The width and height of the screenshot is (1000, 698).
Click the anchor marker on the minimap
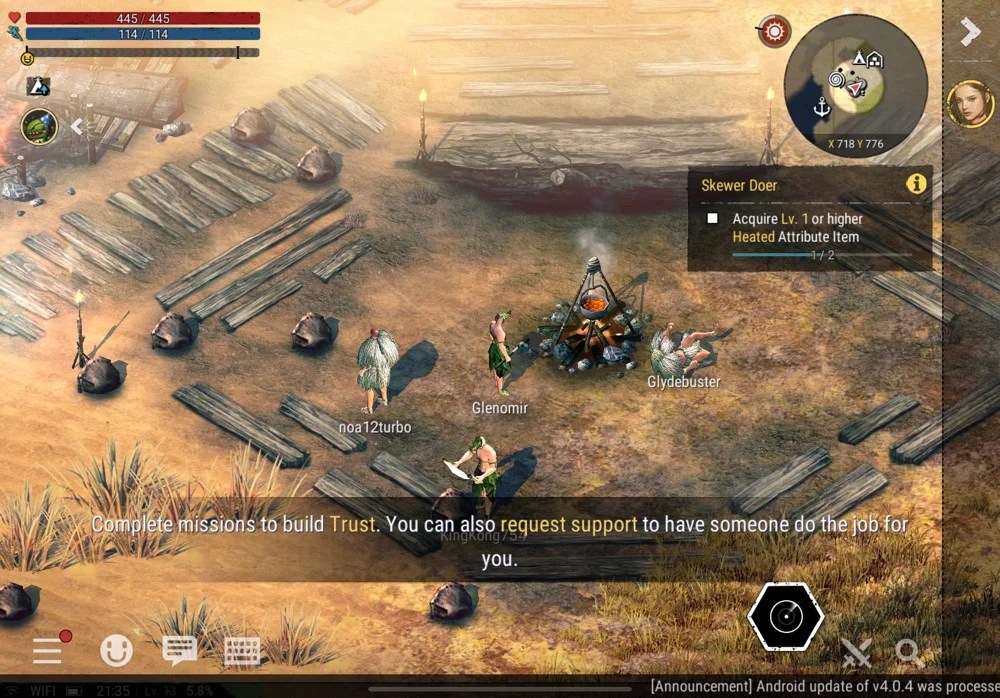(821, 106)
